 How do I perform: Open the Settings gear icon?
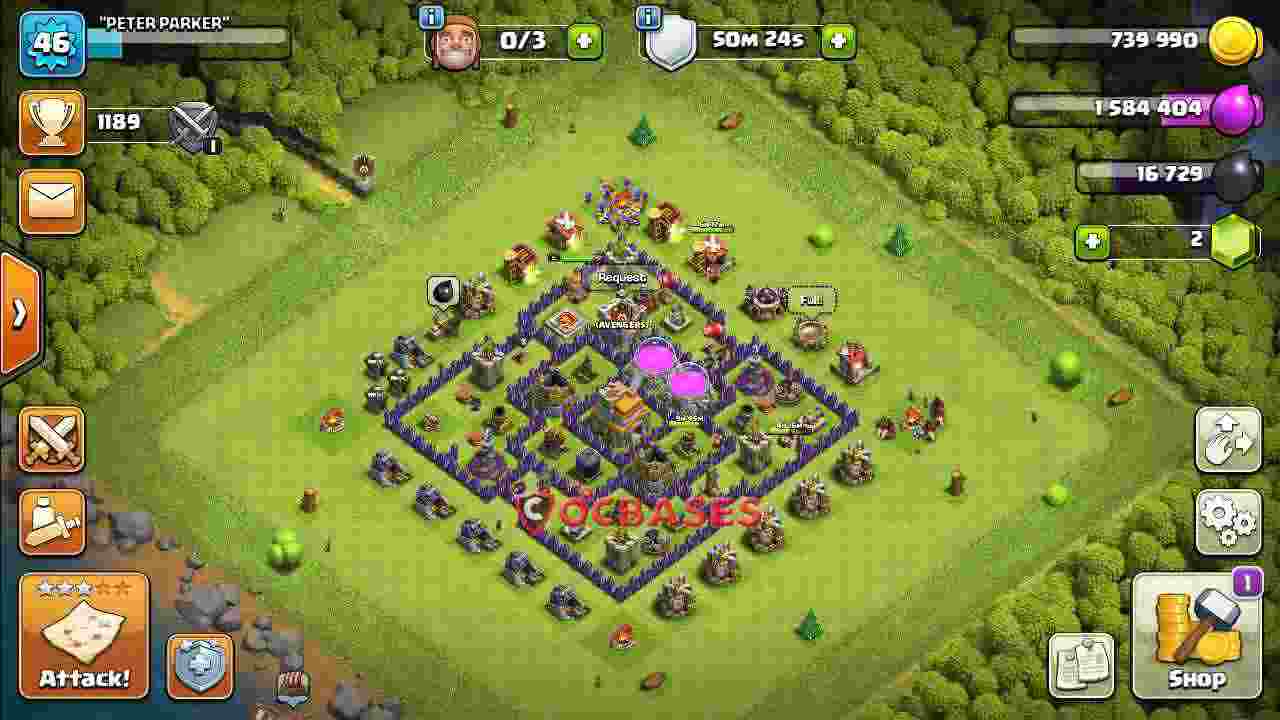(1229, 521)
